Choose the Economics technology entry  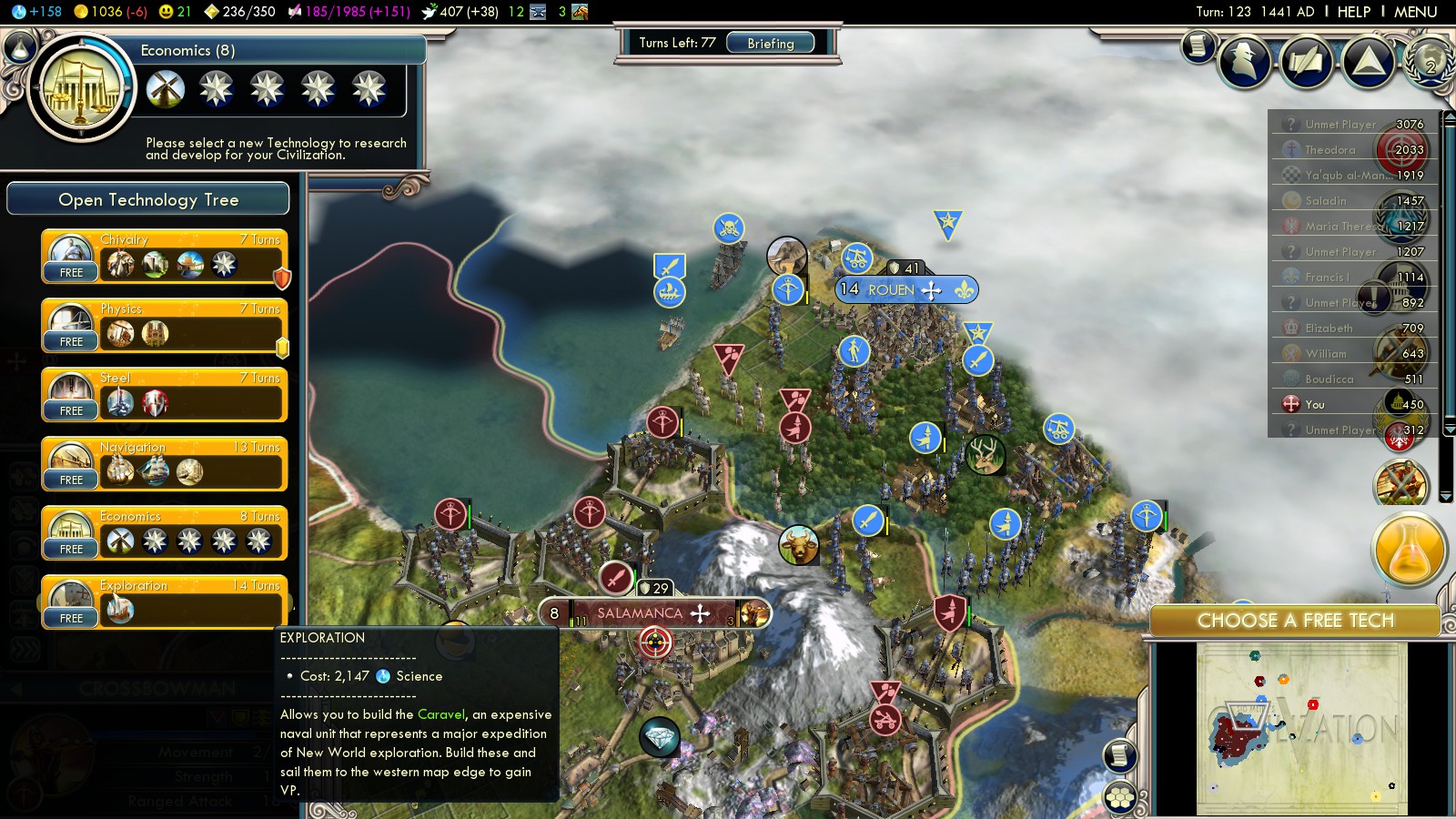pos(165,533)
